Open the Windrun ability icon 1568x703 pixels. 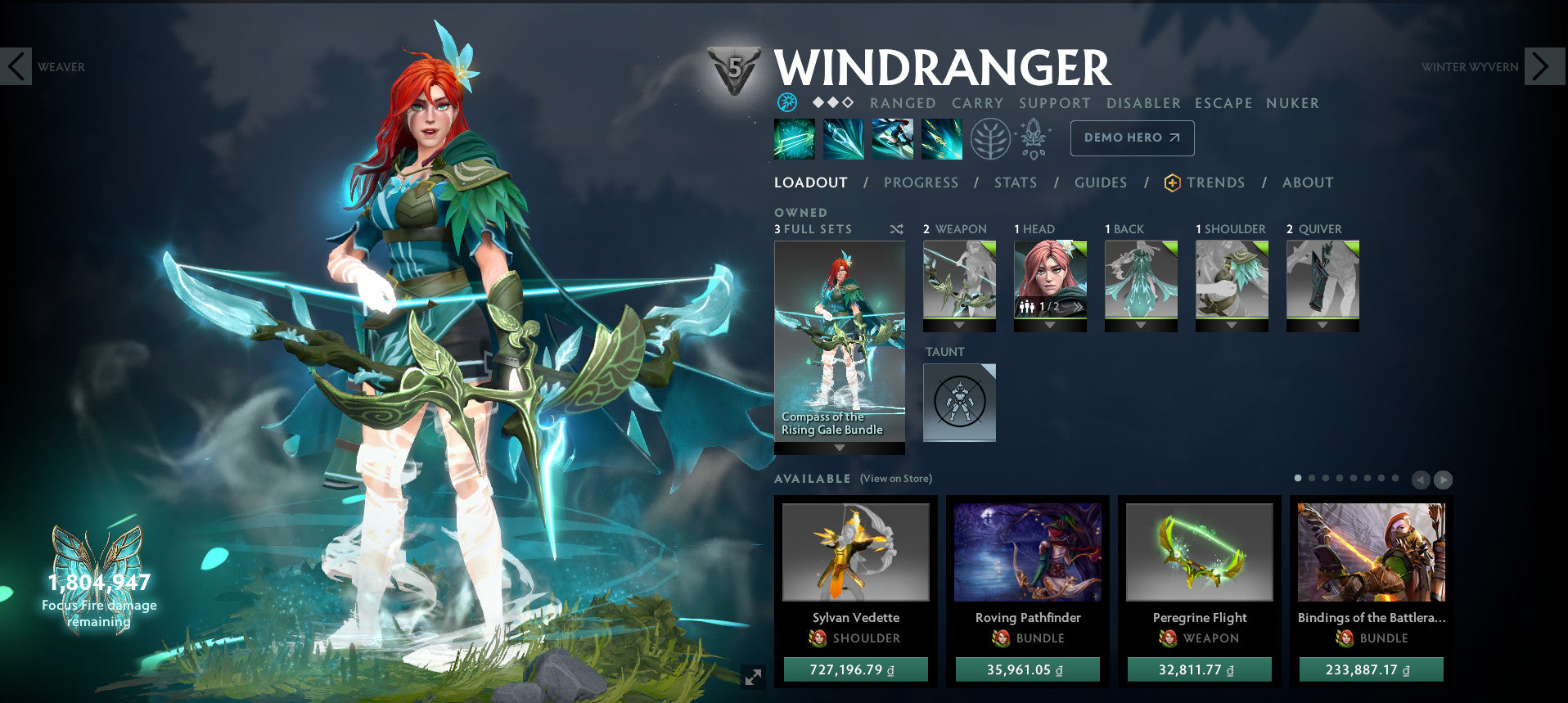893,139
